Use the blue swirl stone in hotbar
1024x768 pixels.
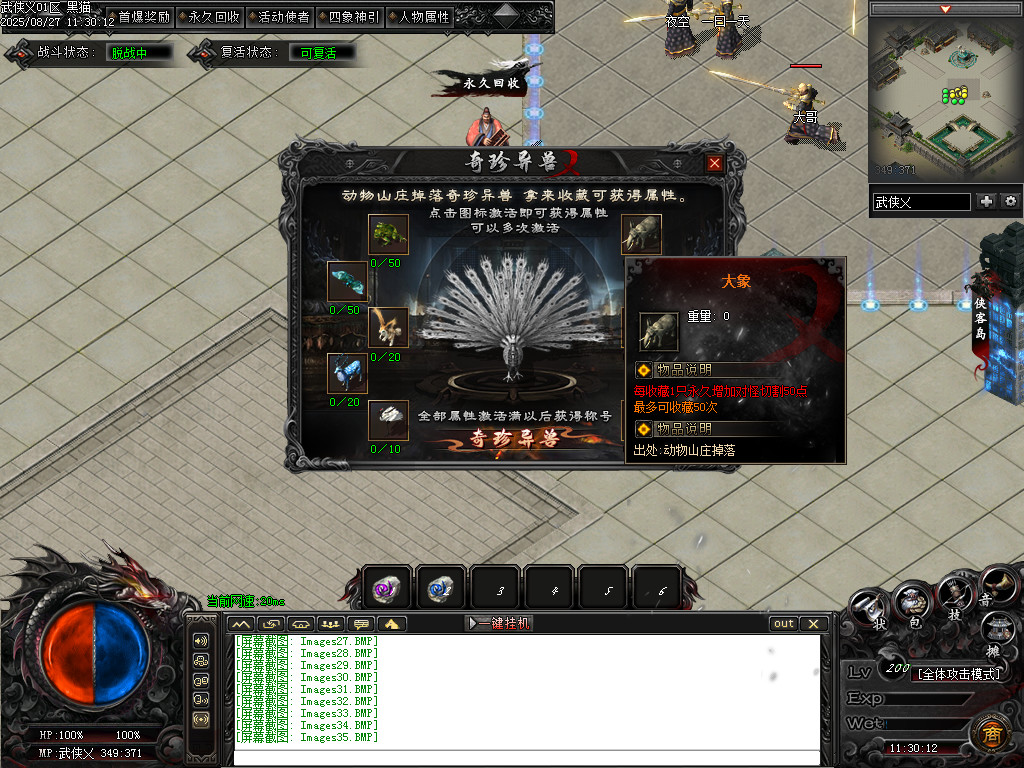[440, 588]
